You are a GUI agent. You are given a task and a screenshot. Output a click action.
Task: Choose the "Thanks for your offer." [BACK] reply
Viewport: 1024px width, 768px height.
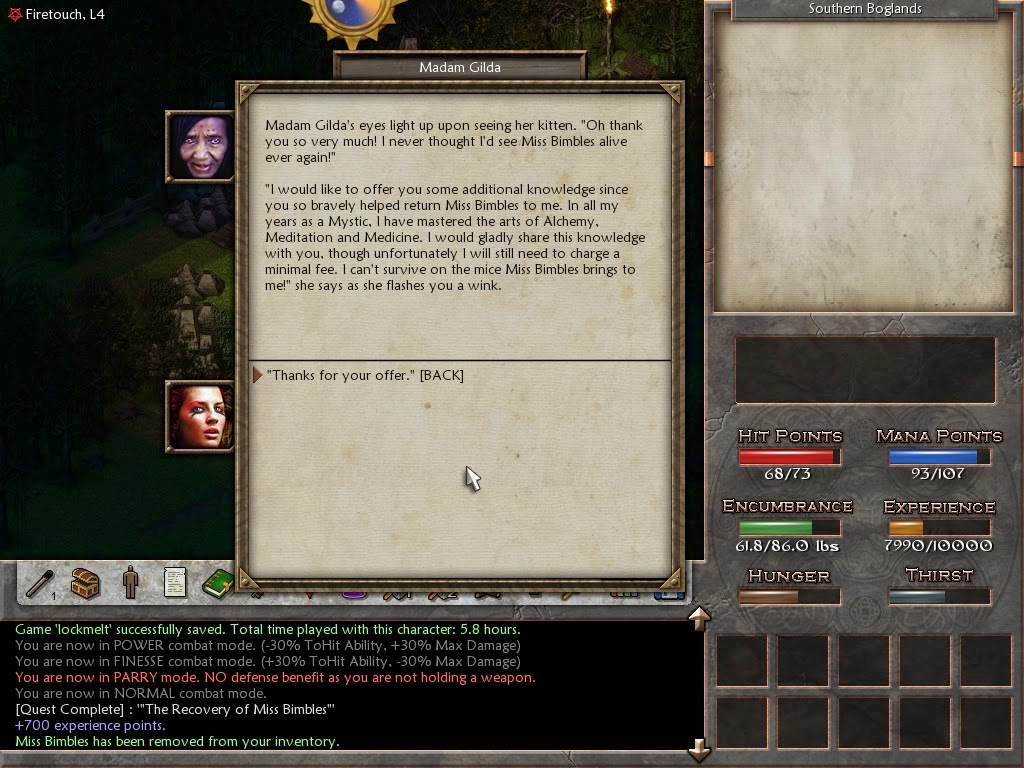pyautogui.click(x=365, y=375)
